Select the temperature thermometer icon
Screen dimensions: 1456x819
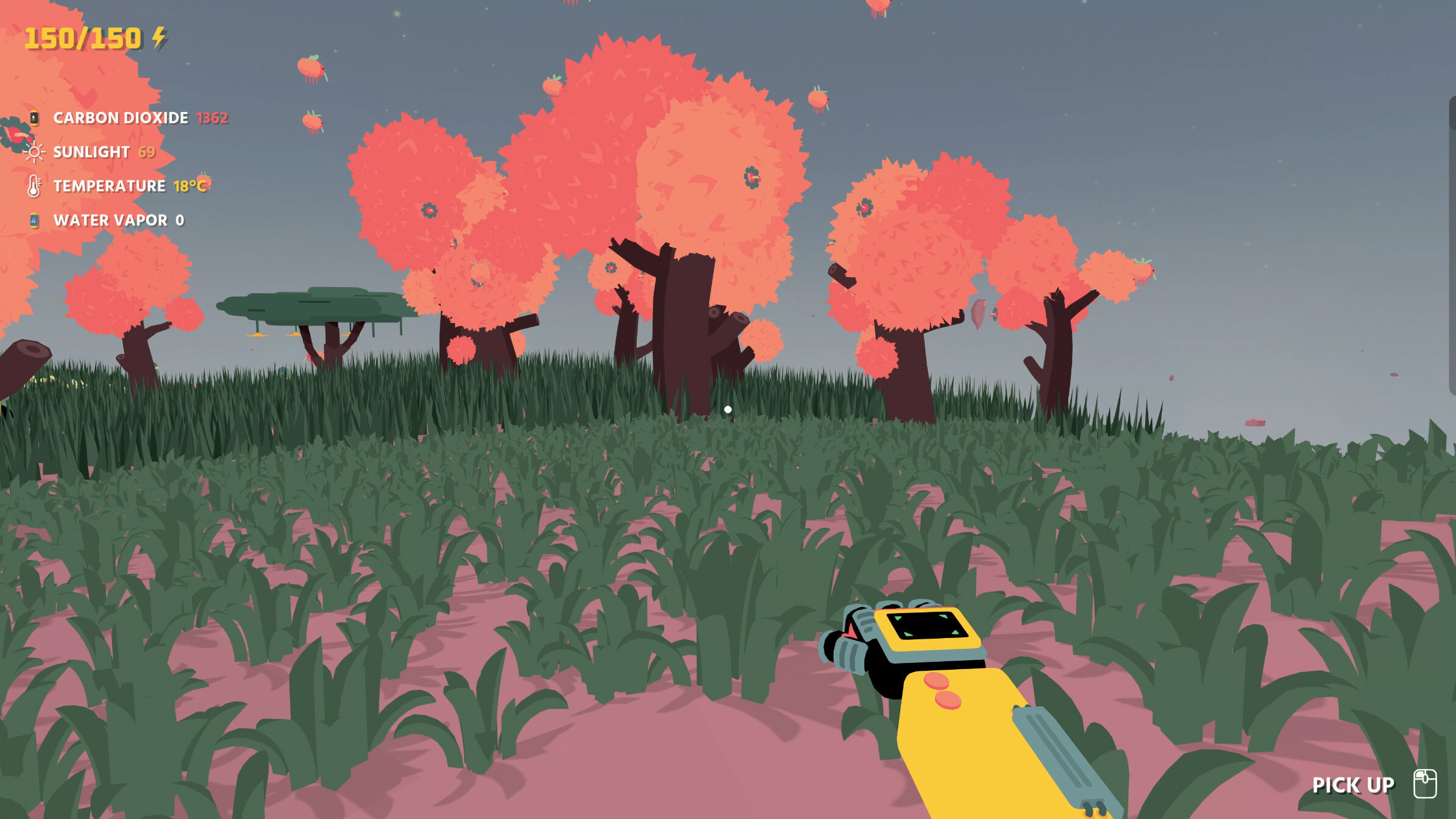coord(34,186)
